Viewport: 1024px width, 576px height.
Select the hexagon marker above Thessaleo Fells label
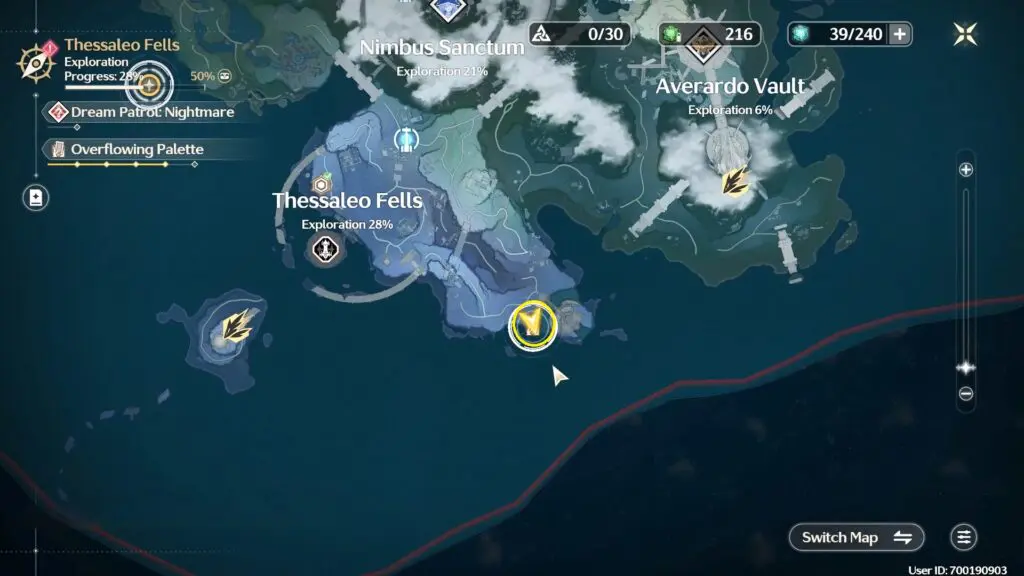[x=322, y=184]
